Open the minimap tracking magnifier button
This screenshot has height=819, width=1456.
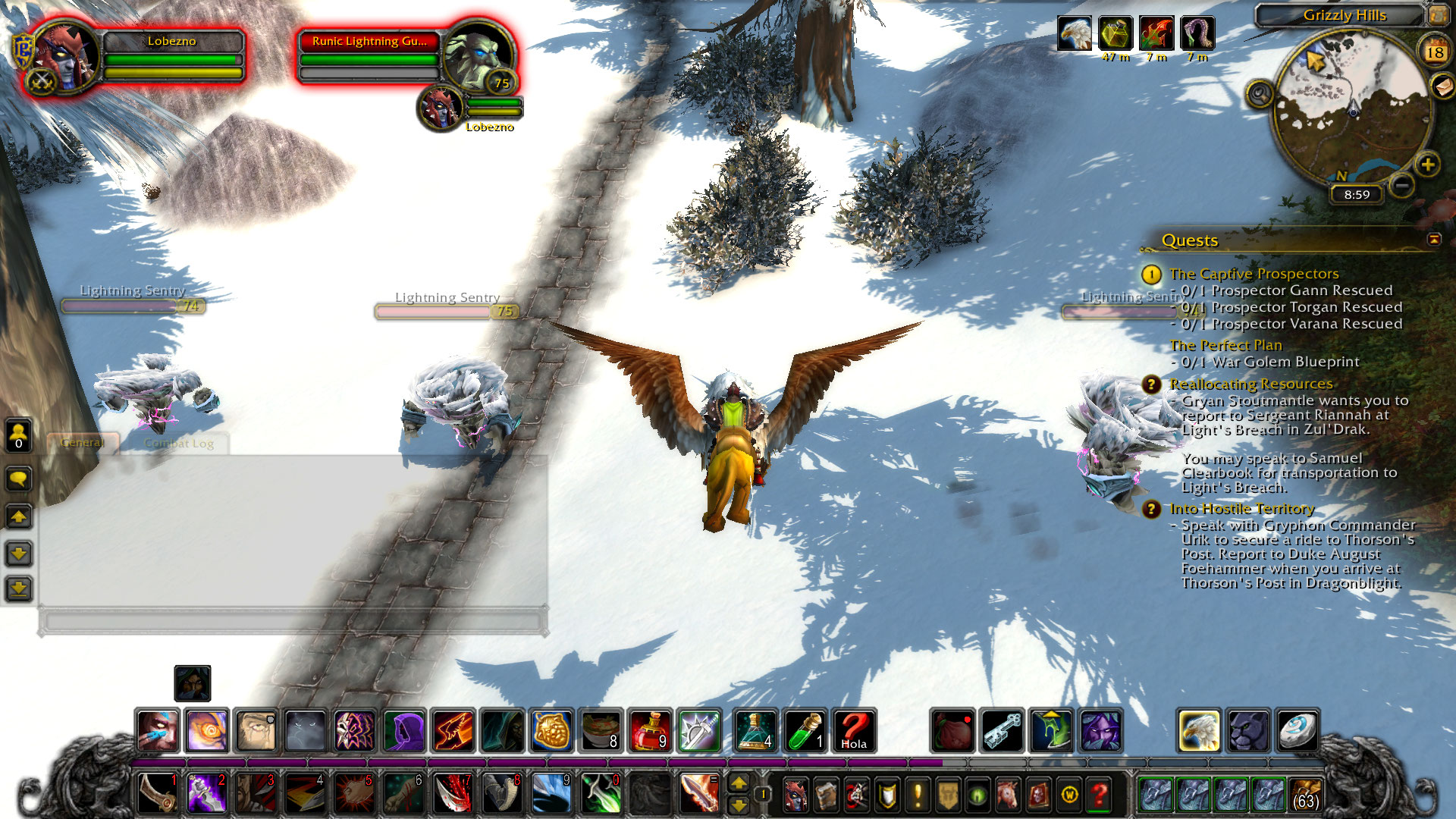(x=1260, y=95)
